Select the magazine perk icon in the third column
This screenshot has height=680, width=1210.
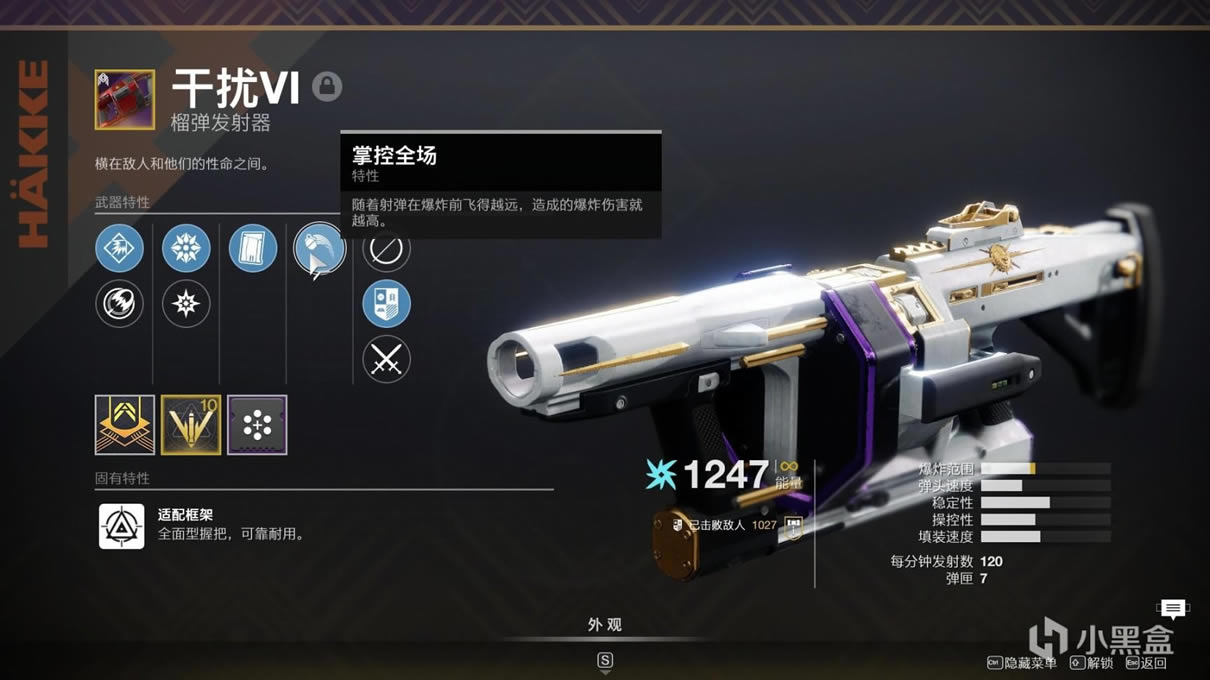click(253, 248)
